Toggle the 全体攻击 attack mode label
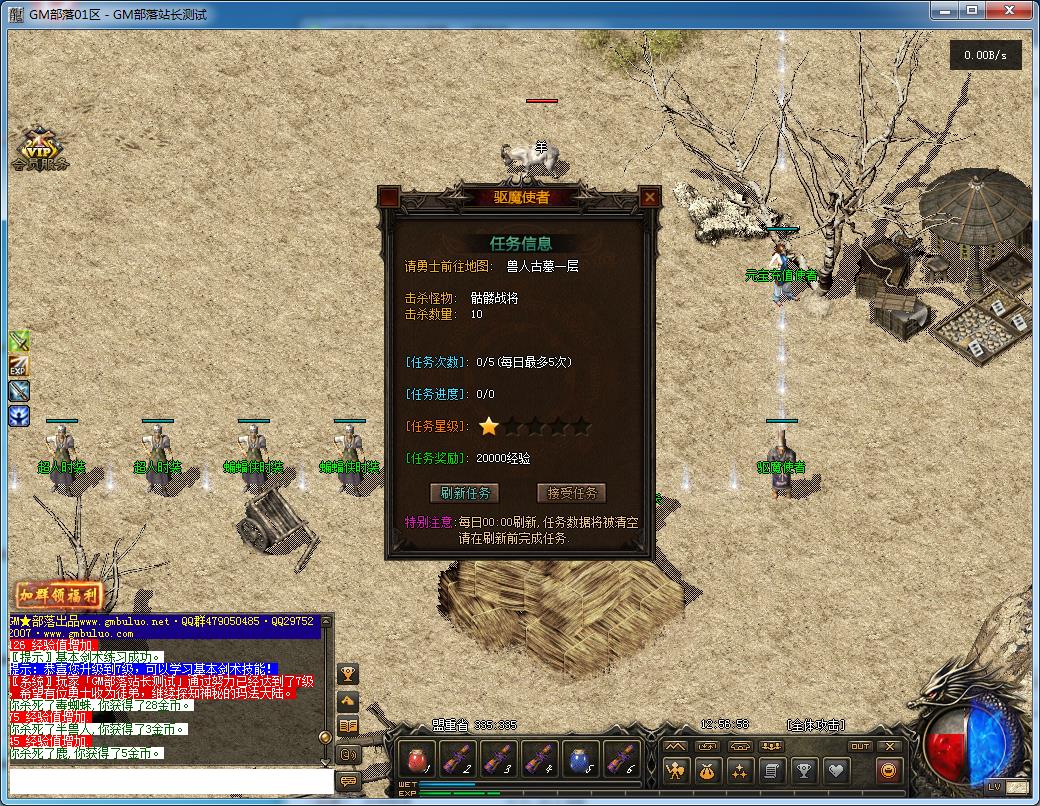This screenshot has width=1040, height=806. [x=815, y=725]
